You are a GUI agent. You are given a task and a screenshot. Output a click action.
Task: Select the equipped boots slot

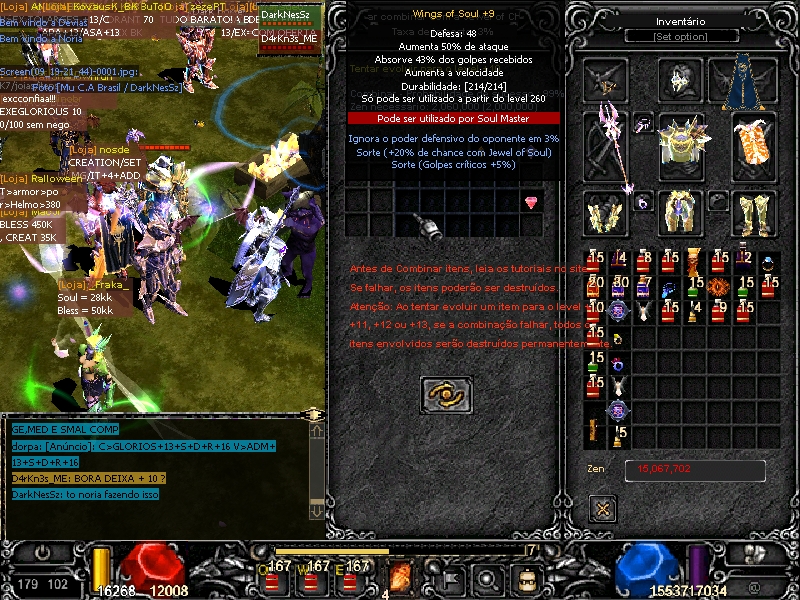[x=754, y=214]
